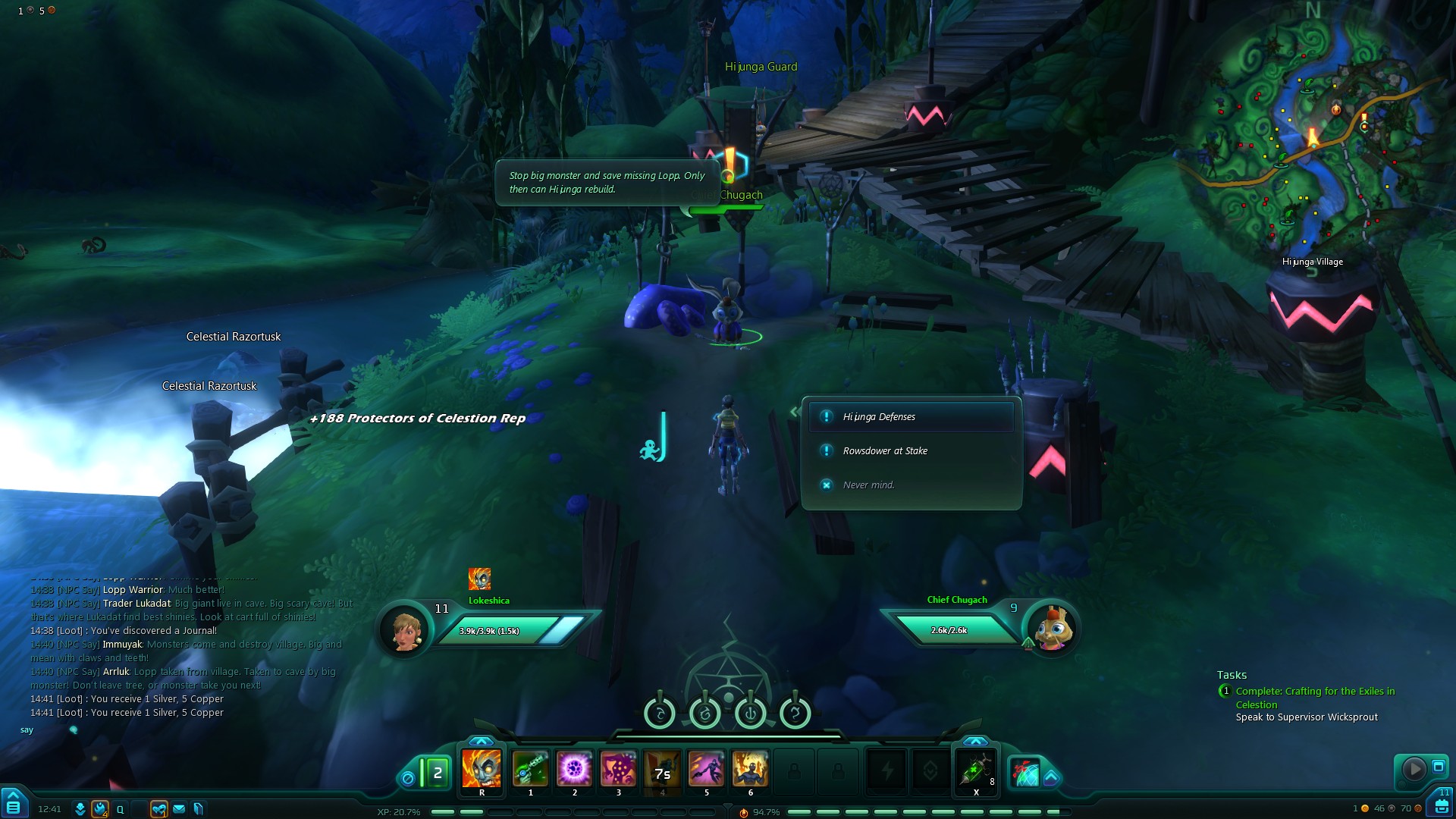Fire the green ray gun ability
Screen dimensions: 1456x819
[x=530, y=769]
